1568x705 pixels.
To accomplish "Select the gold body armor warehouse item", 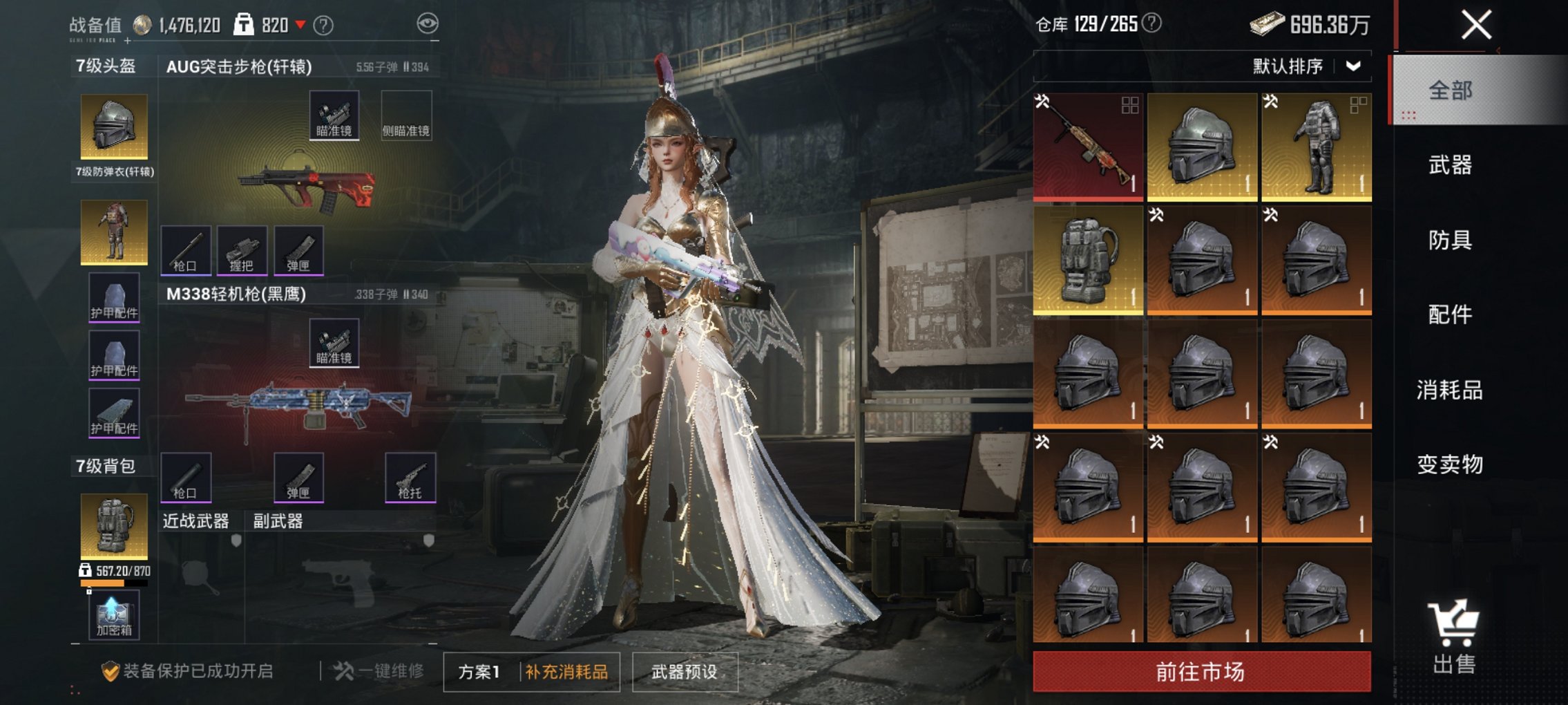I will 1316,147.
